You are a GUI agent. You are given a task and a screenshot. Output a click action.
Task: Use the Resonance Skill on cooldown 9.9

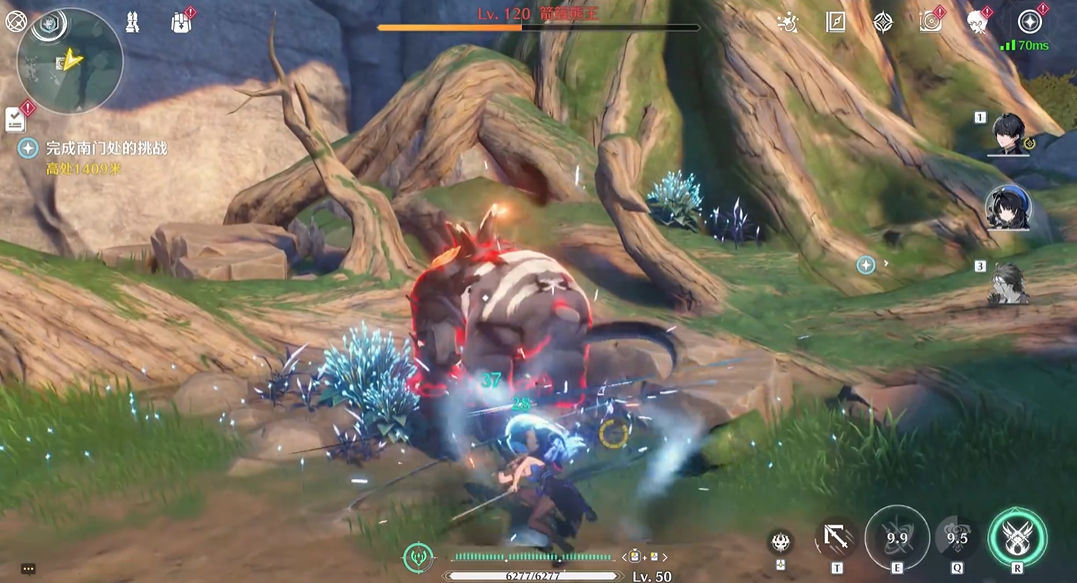pyautogui.click(x=896, y=538)
